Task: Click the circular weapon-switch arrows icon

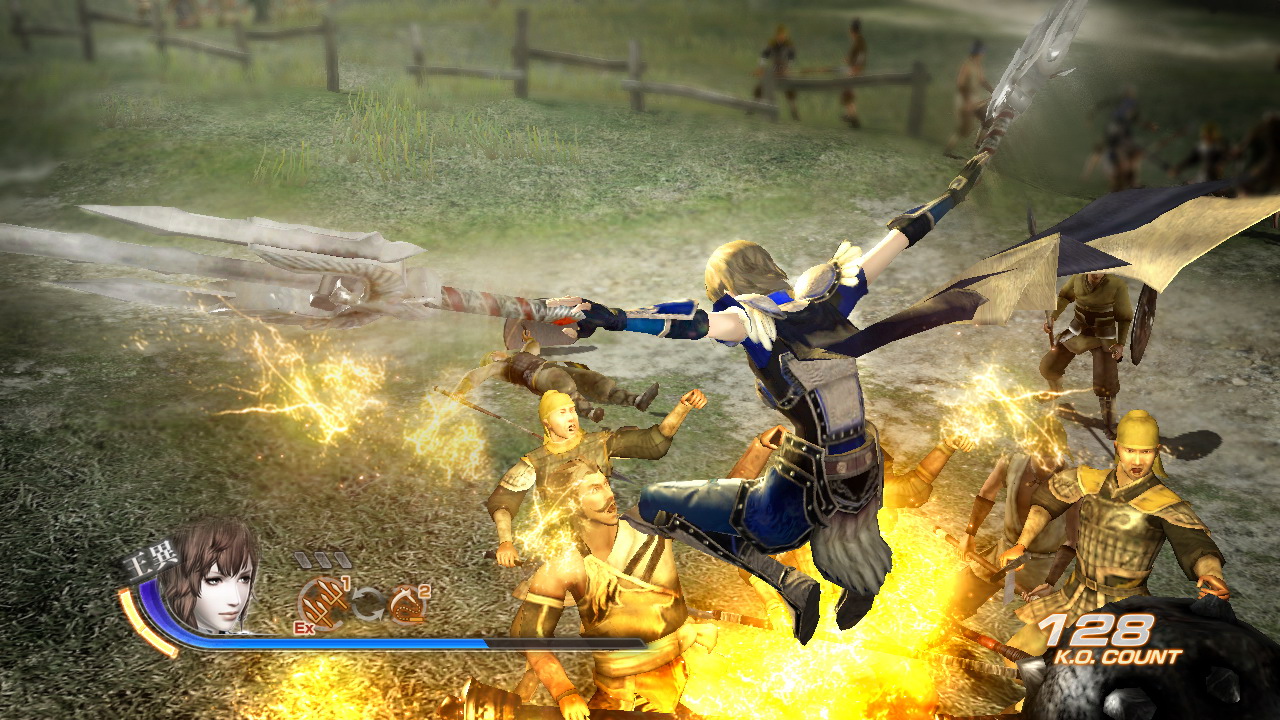Action: pos(366,602)
